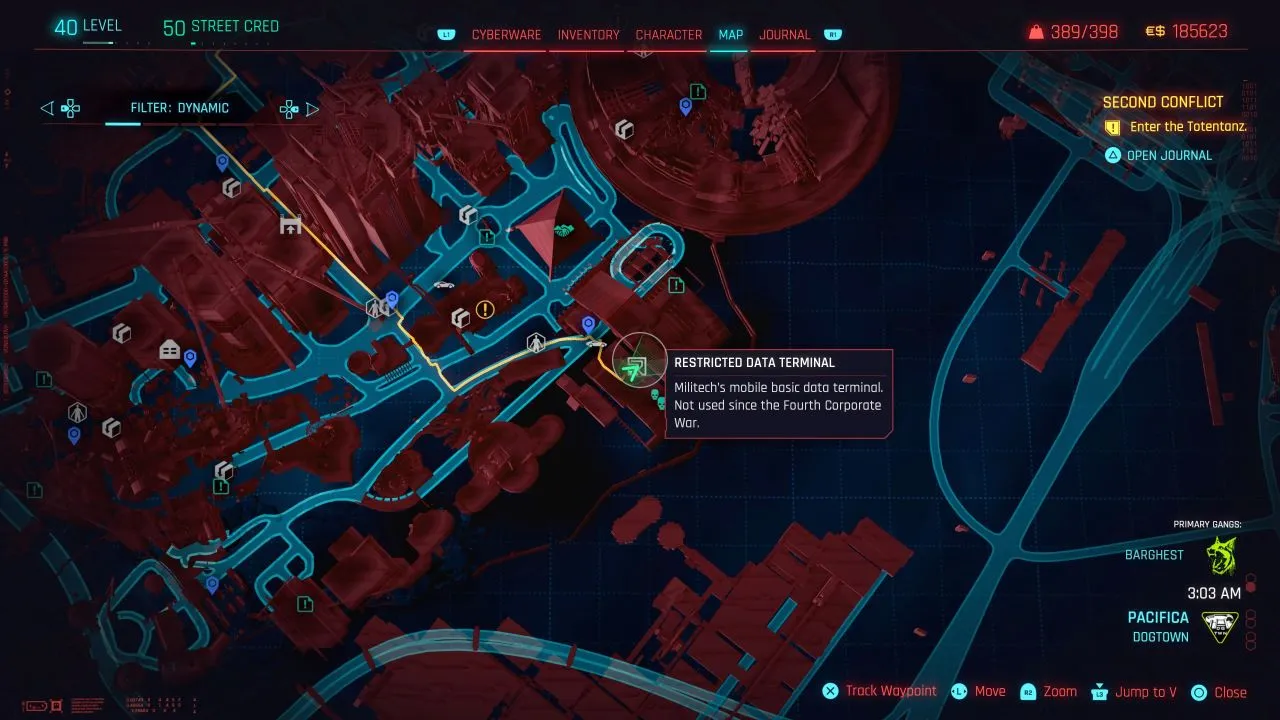Switch to the Inventory tab
Screen dimensions: 1280x720
(587, 34)
